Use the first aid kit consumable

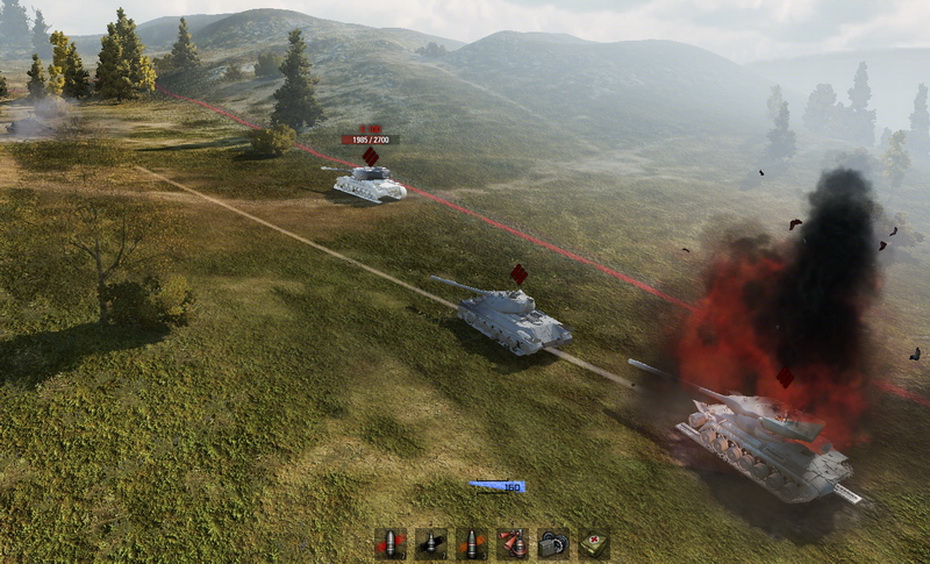coord(594,543)
